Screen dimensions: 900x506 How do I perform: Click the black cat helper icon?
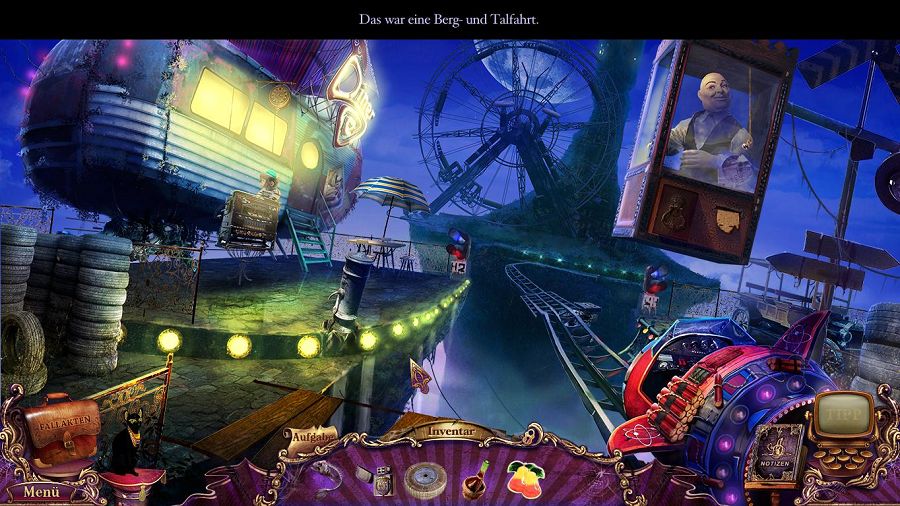click(x=130, y=449)
